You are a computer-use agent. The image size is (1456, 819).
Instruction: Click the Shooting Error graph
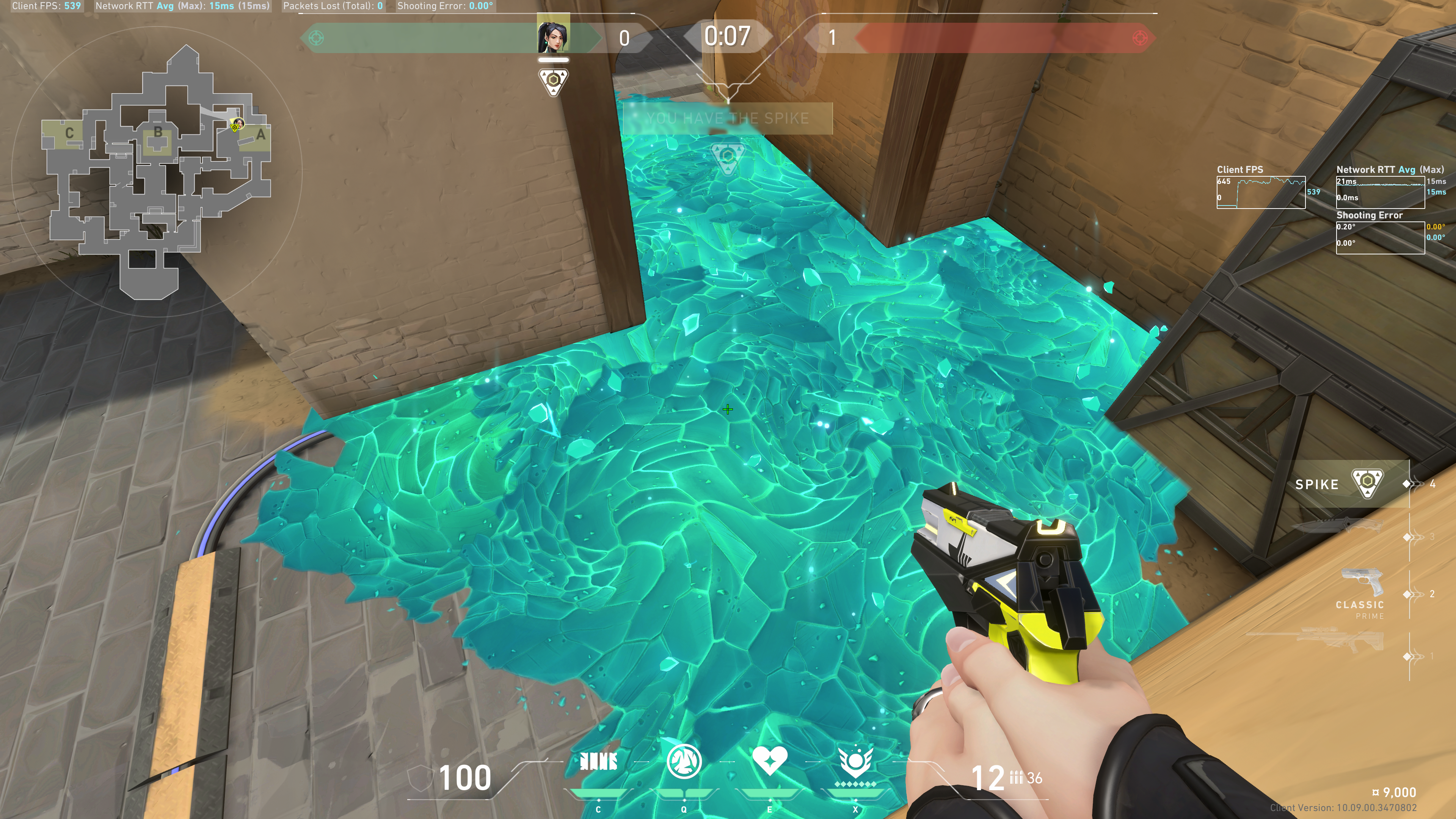1380,237
